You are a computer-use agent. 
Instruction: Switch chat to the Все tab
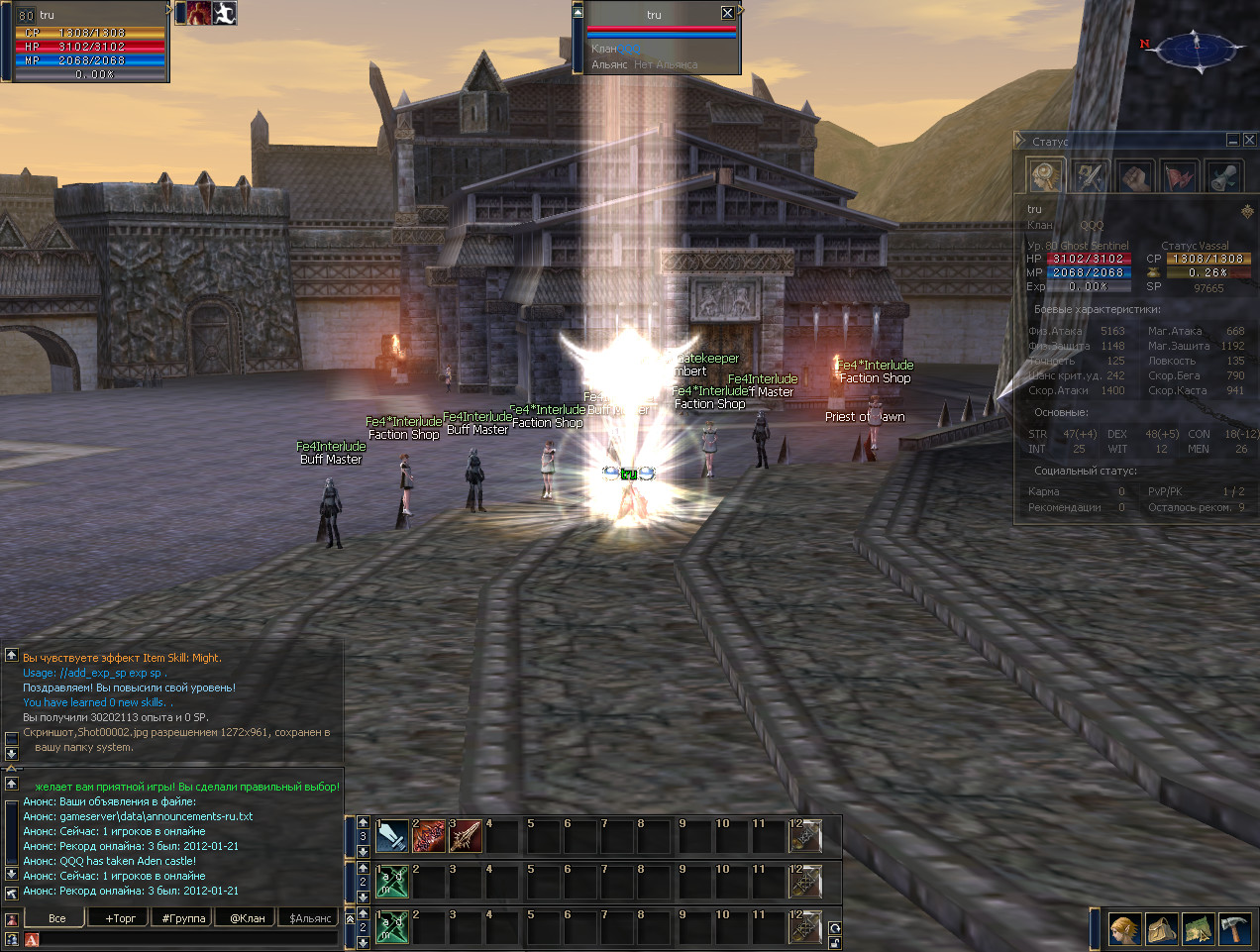tap(57, 918)
